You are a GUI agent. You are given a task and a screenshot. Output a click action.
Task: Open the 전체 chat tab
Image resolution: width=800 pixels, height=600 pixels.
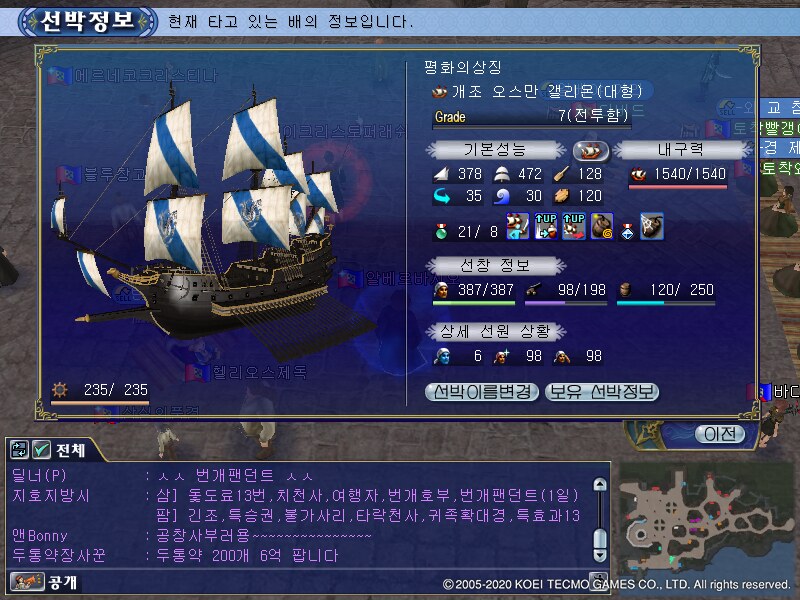coord(72,450)
